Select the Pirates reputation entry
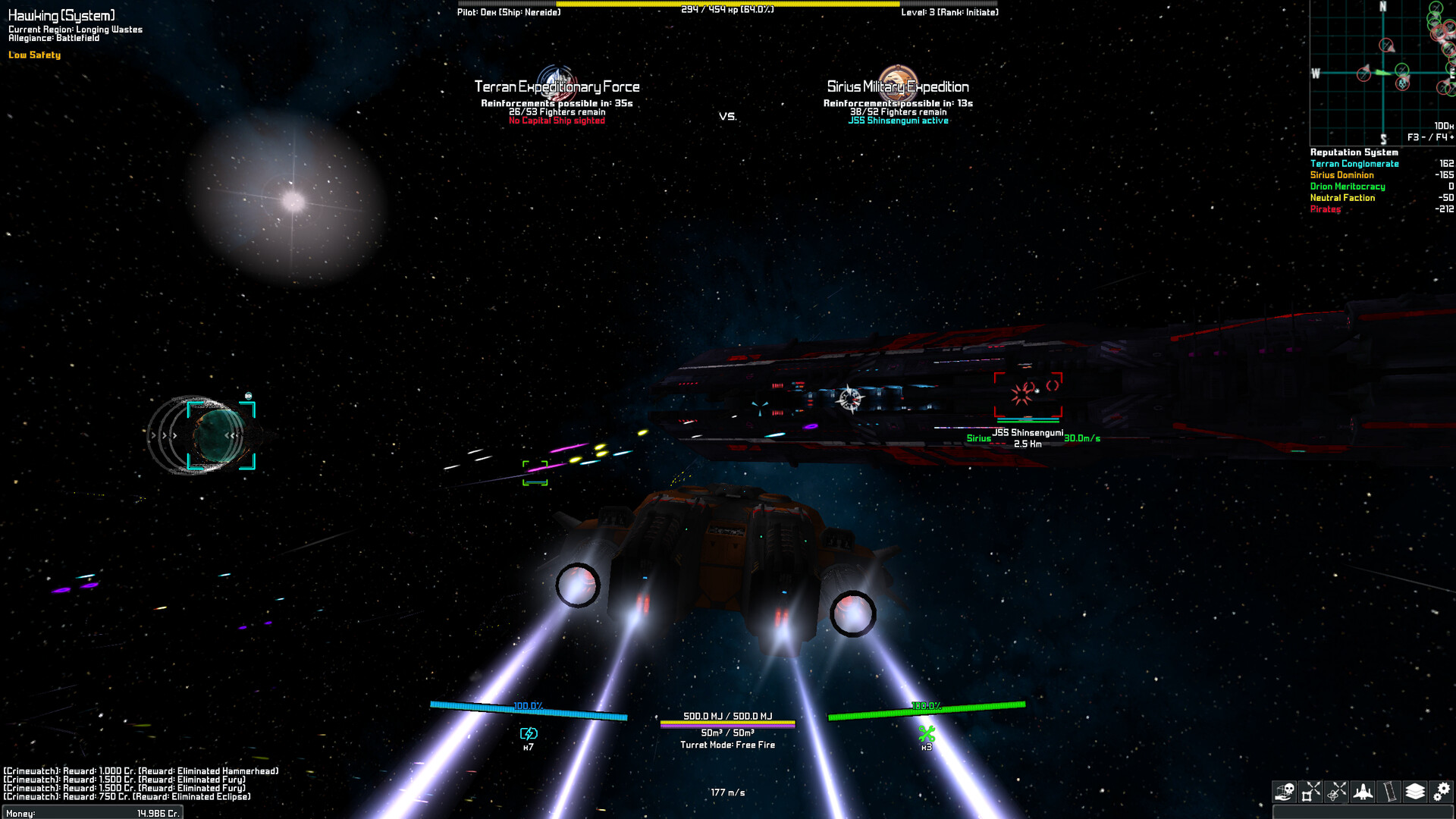The image size is (1456, 819). pos(1326,209)
